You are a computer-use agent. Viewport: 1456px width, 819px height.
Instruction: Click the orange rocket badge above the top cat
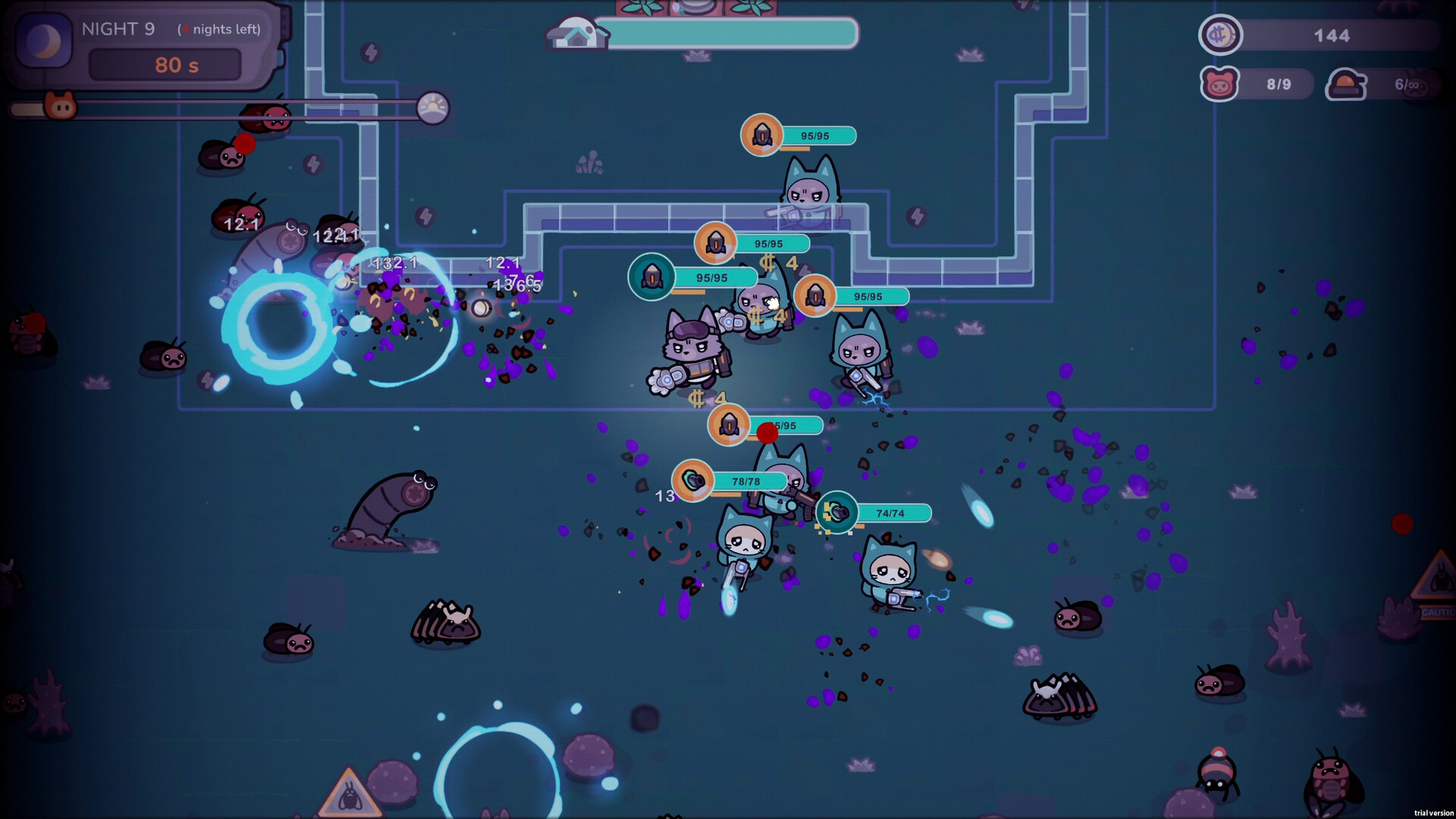[761, 135]
